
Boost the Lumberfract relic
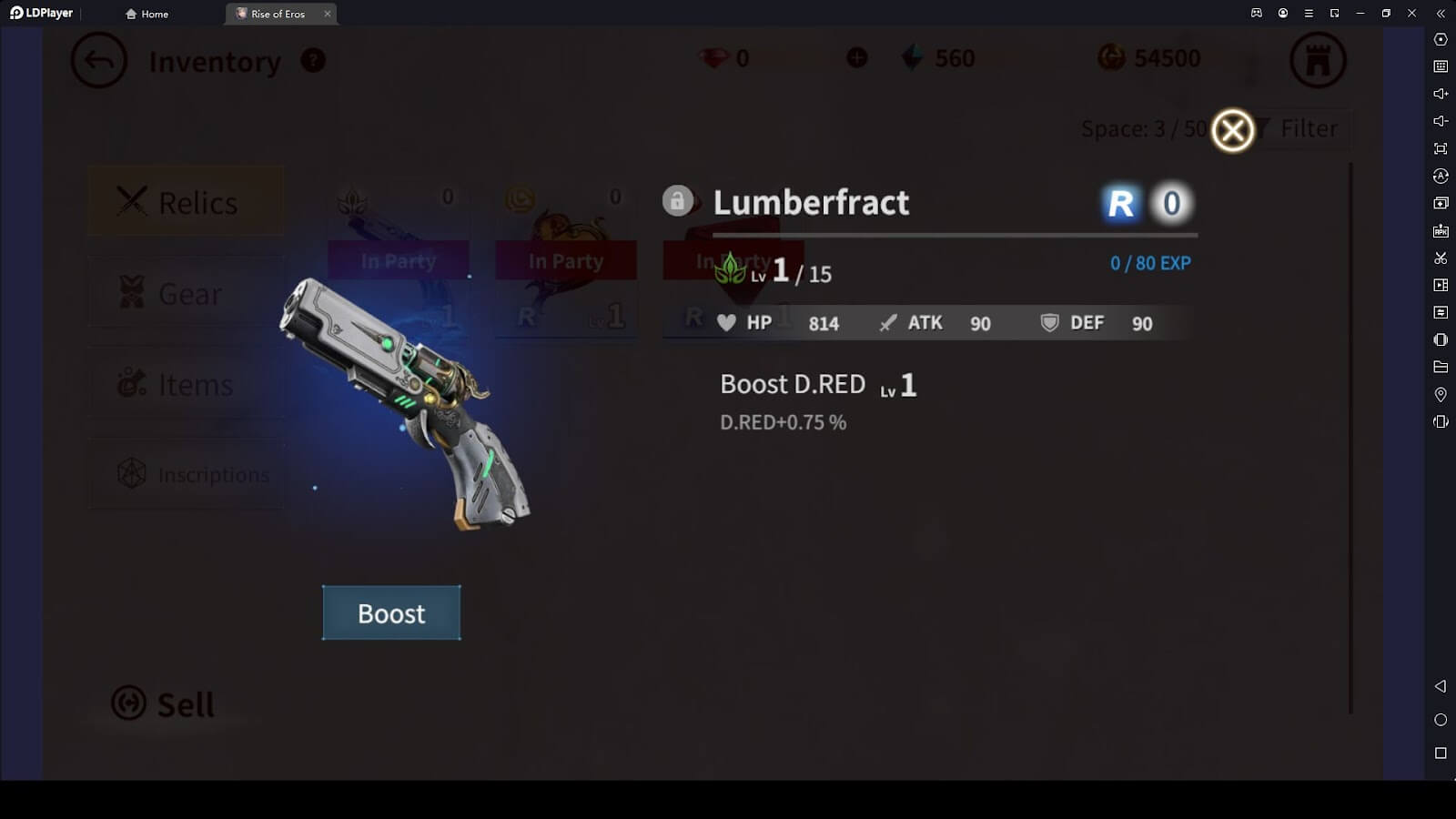point(391,612)
